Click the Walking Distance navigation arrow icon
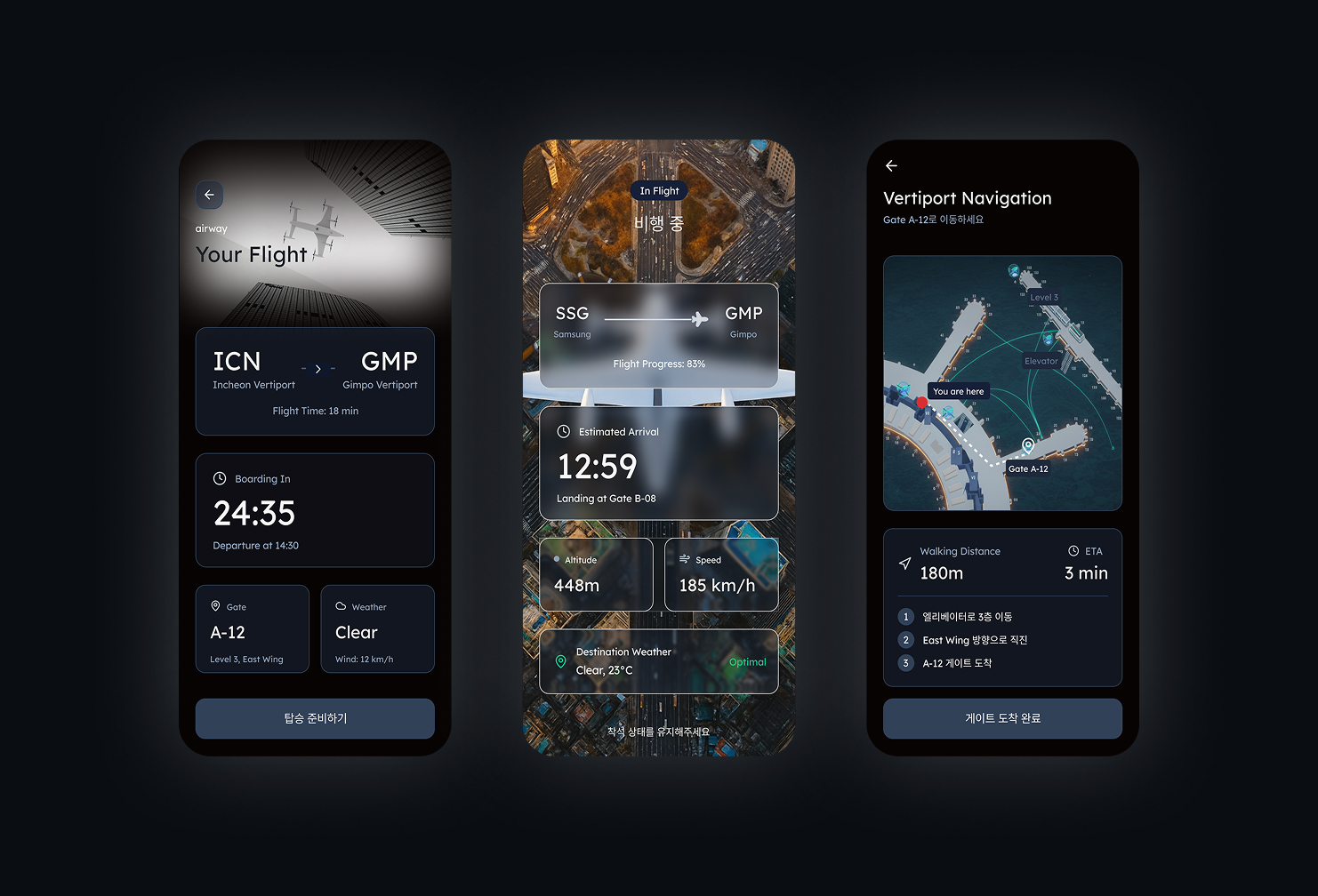 (x=904, y=562)
